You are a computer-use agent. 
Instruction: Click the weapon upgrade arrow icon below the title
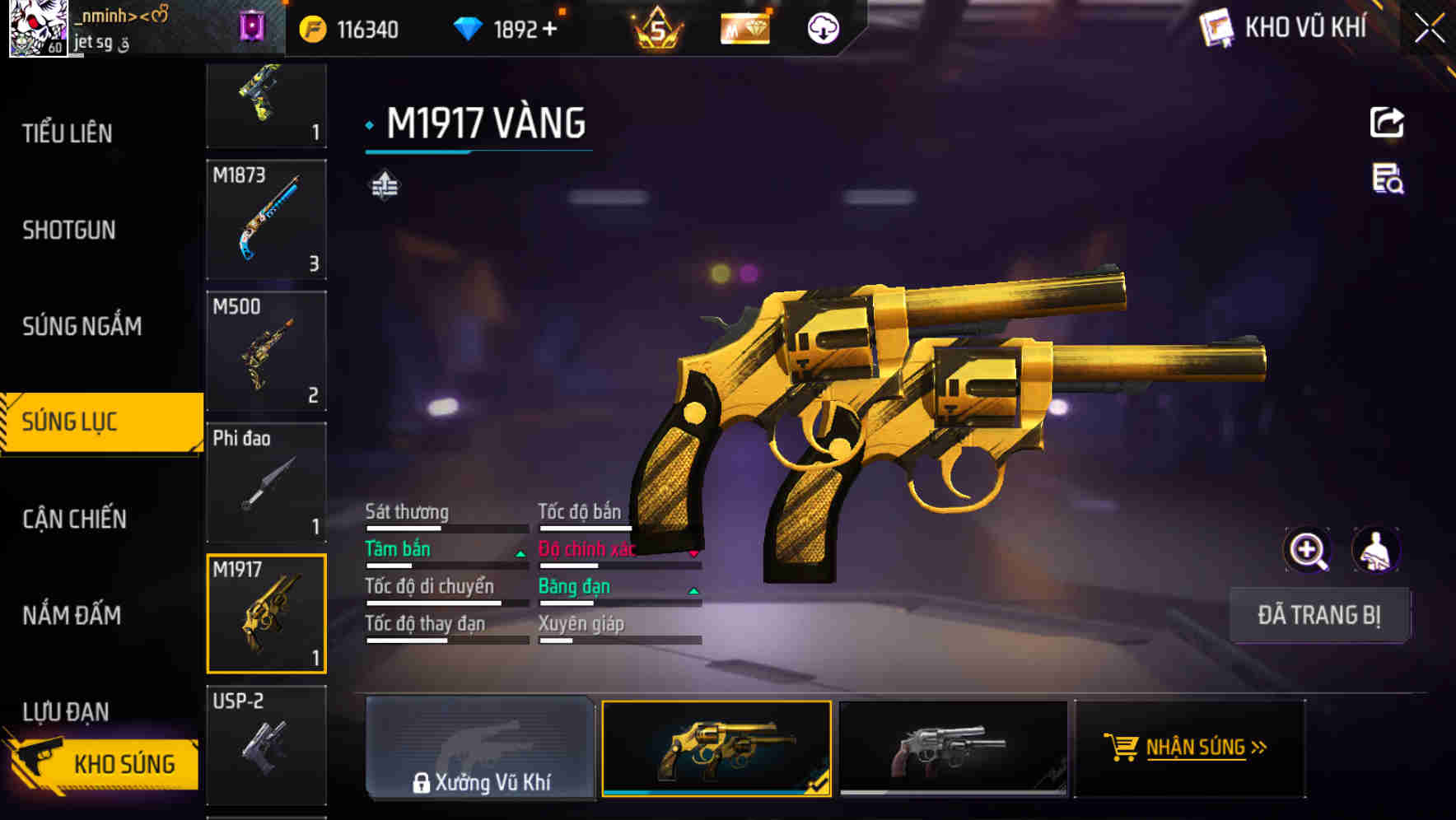coord(384,184)
